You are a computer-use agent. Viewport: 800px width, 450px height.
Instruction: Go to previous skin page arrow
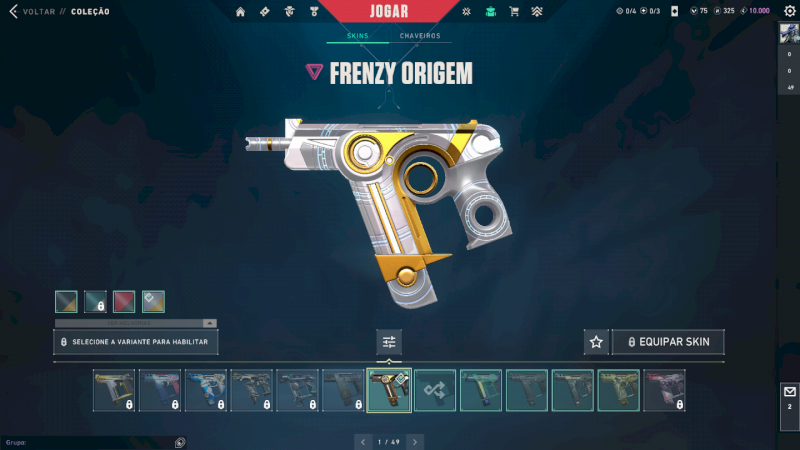362,441
